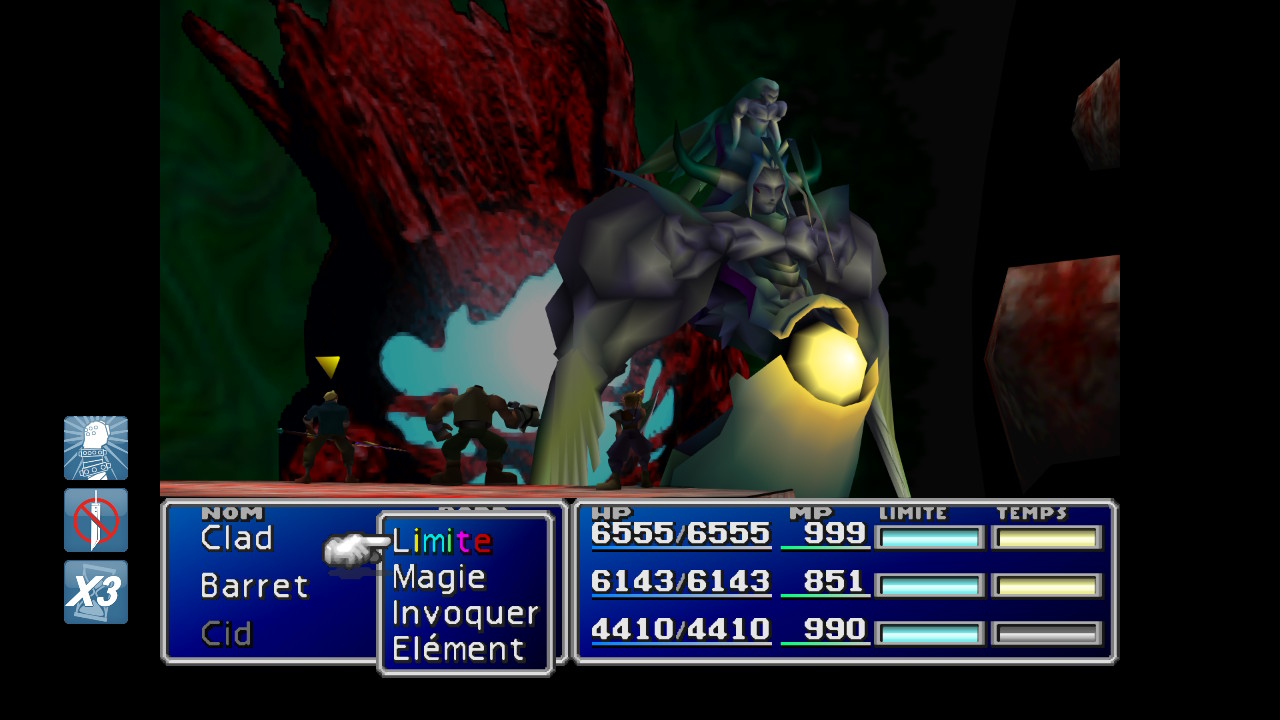Select the Limite command
This screenshot has width=1280, height=720.
click(x=441, y=541)
